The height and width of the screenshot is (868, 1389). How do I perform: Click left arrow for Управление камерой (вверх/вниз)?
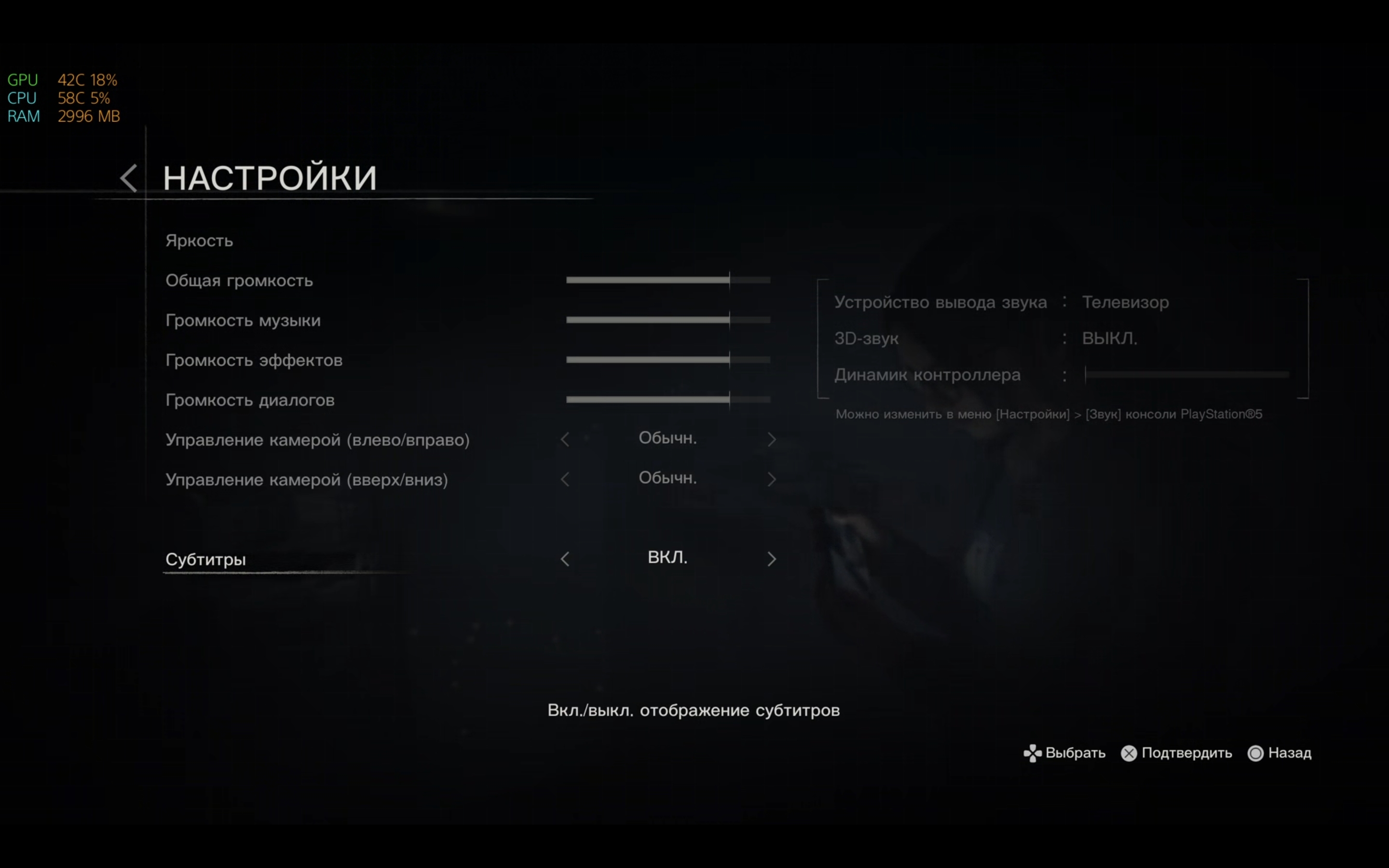565,479
